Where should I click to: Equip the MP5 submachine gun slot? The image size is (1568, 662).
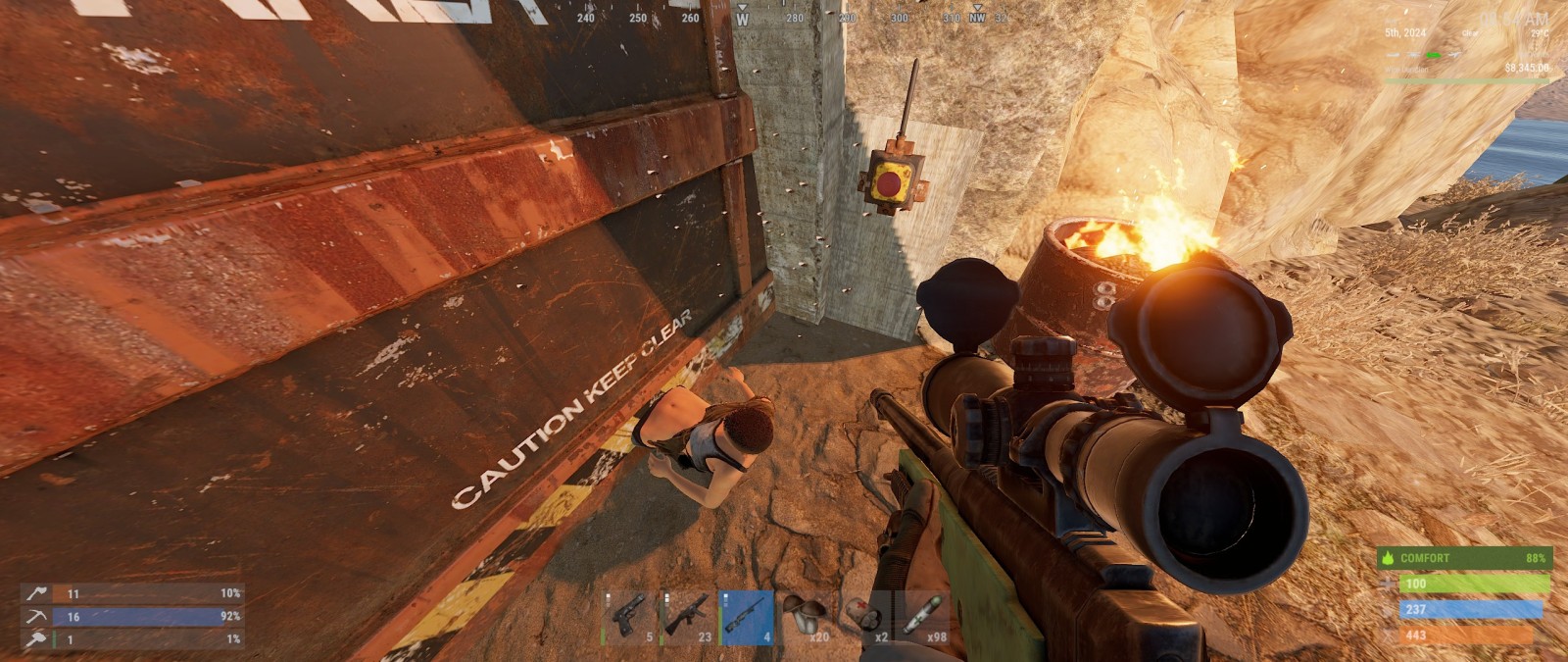click(x=688, y=618)
